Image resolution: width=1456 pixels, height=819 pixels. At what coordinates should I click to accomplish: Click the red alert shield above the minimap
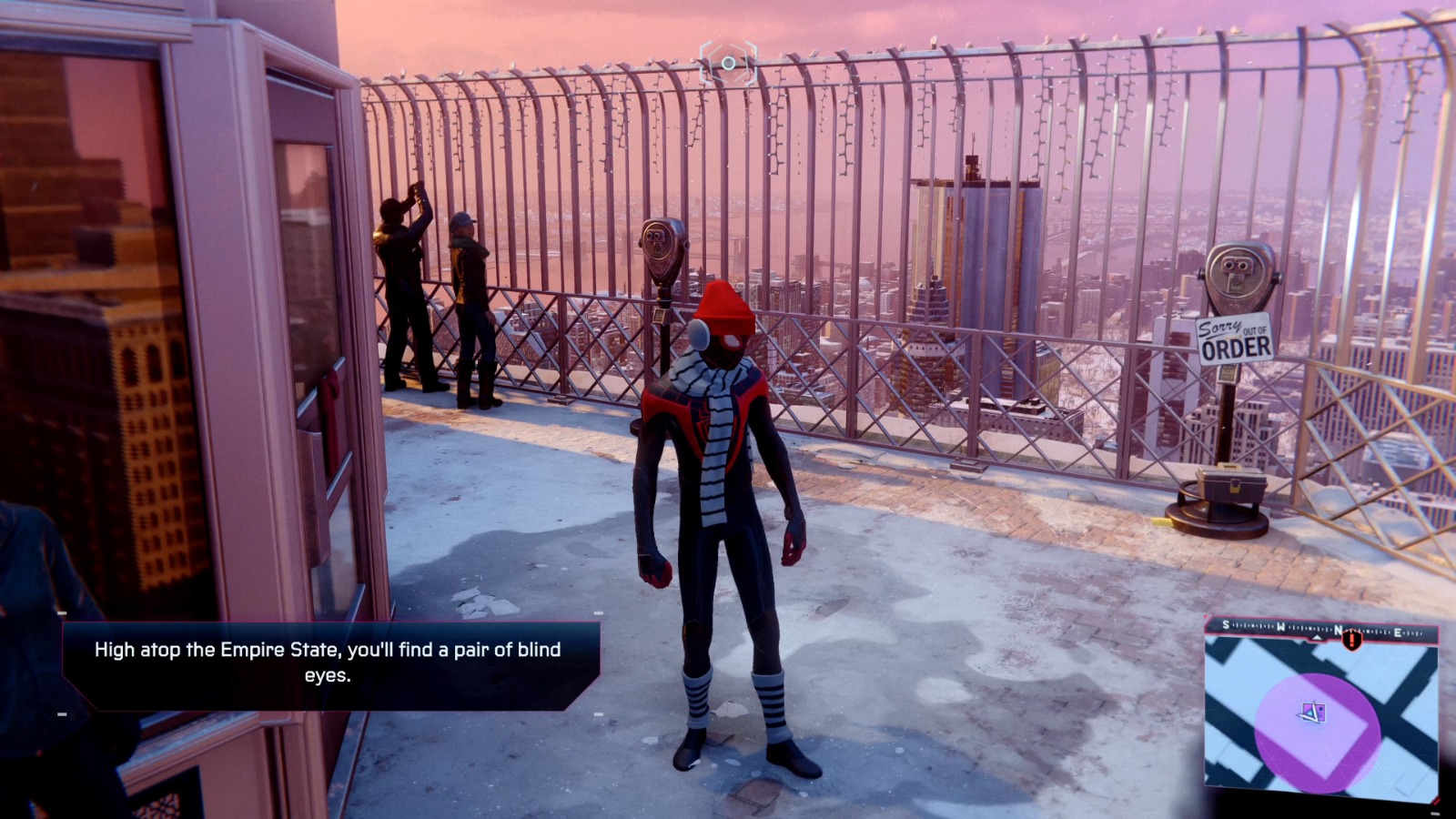pyautogui.click(x=1352, y=640)
